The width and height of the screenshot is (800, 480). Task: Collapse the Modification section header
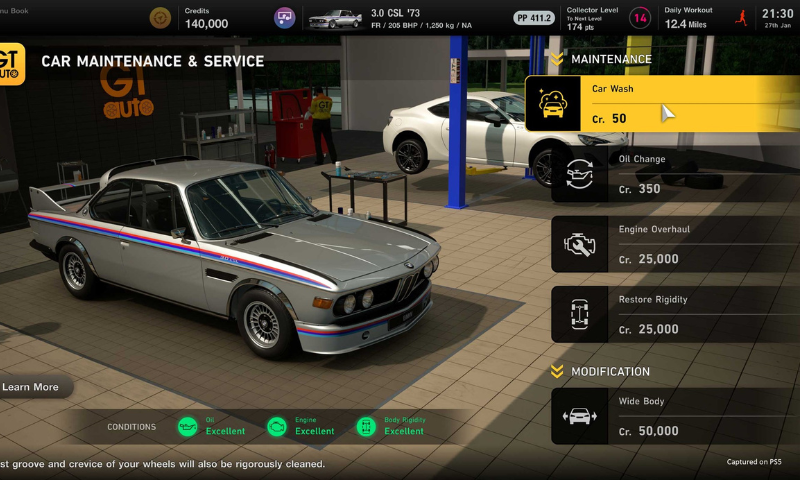pos(557,372)
